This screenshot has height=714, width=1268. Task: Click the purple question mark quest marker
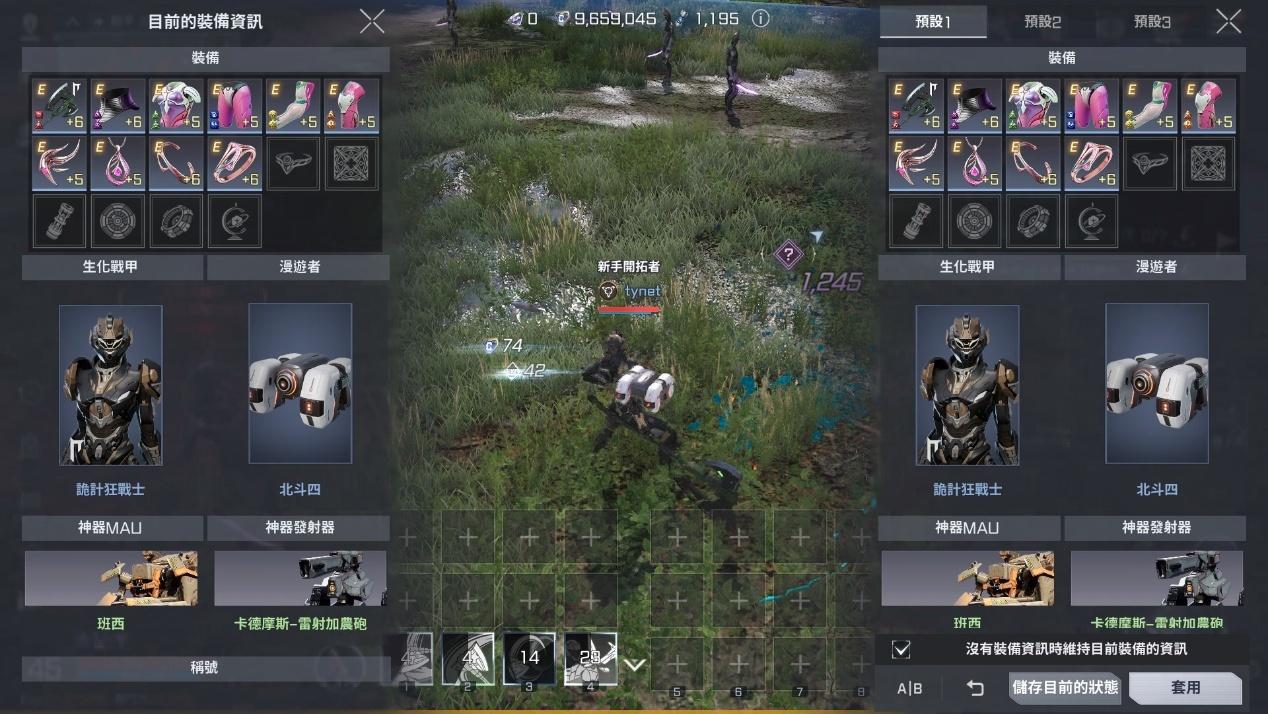click(x=788, y=254)
